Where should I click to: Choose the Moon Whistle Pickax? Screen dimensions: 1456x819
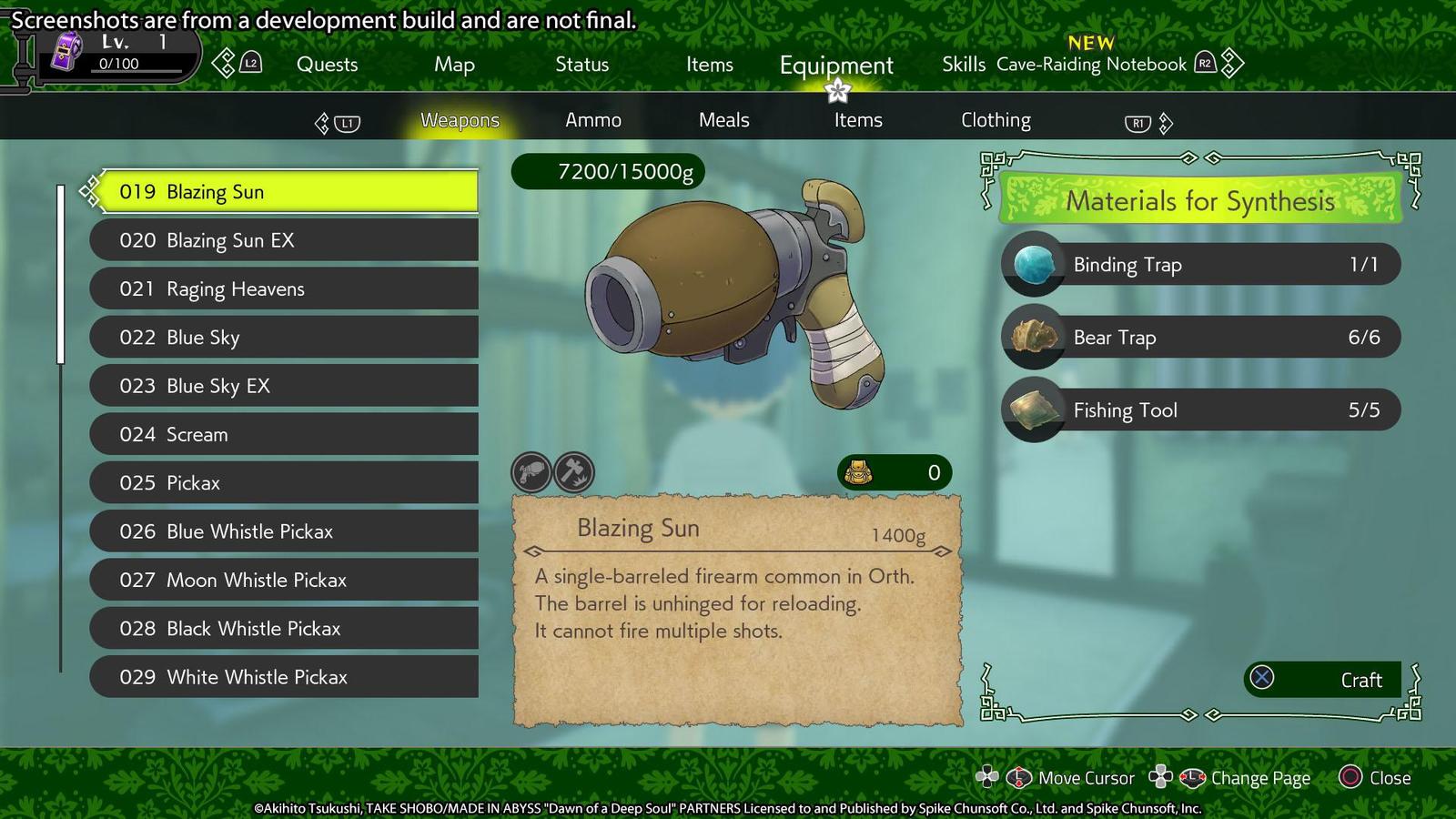[284, 581]
